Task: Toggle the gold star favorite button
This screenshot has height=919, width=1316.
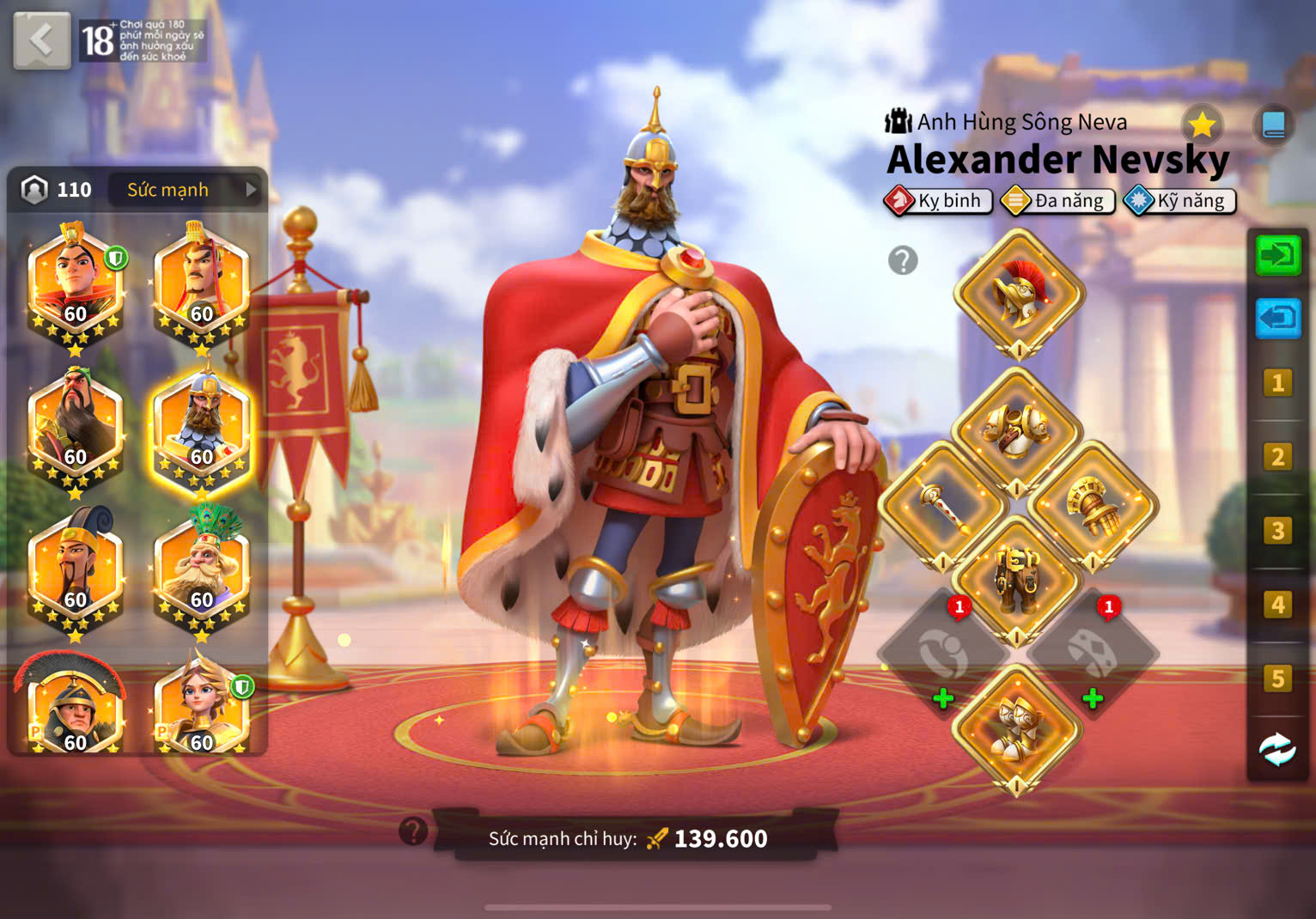Action: (1202, 125)
